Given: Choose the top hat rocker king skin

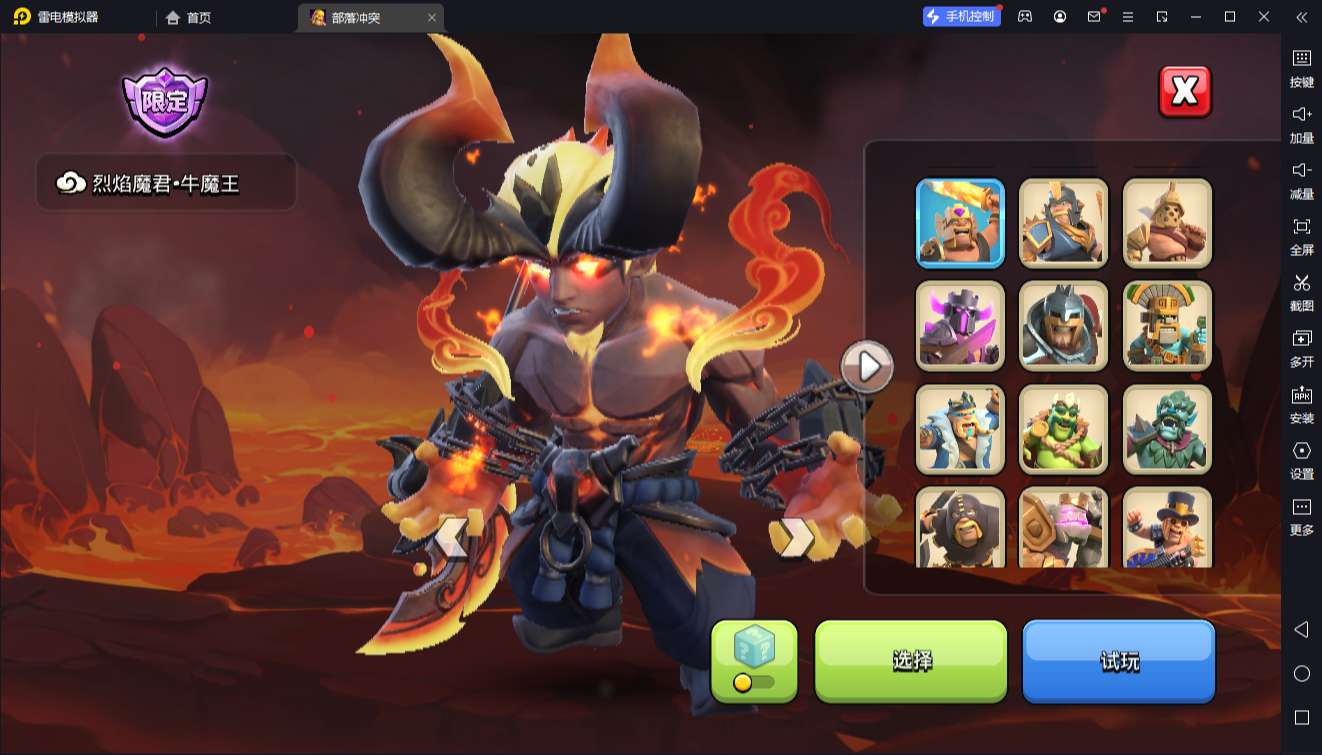Looking at the screenshot, I should point(1167,527).
